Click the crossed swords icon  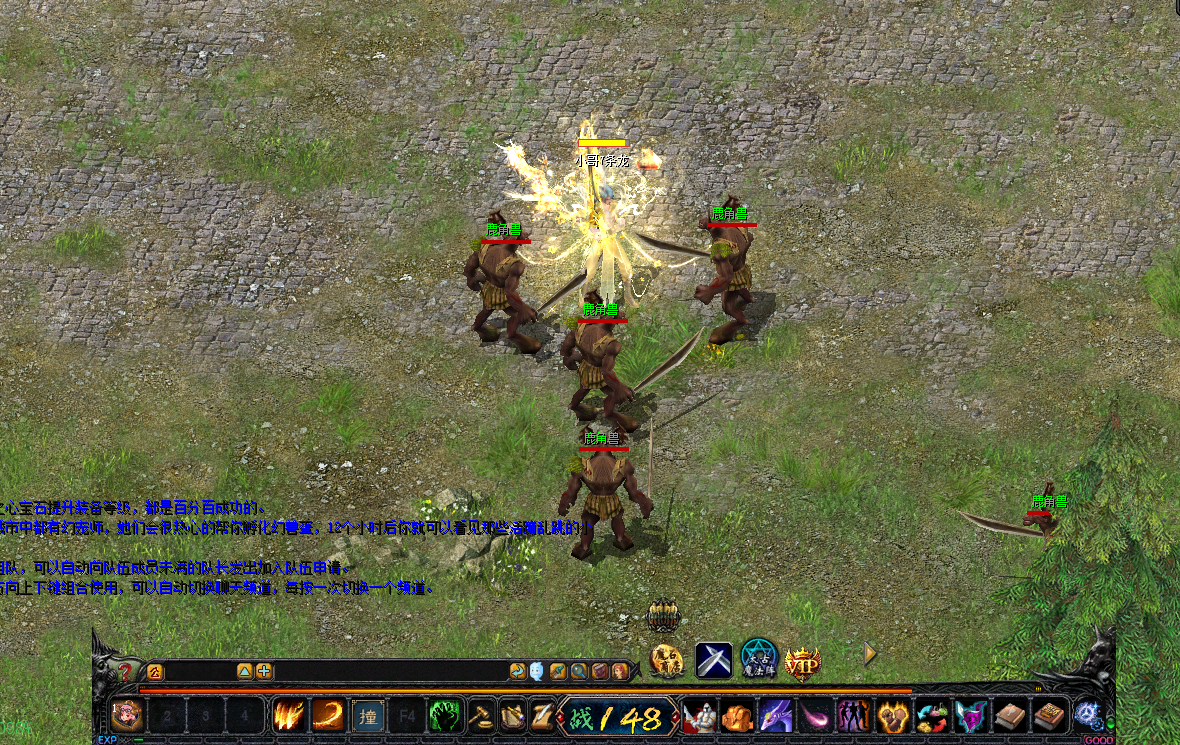point(714,660)
